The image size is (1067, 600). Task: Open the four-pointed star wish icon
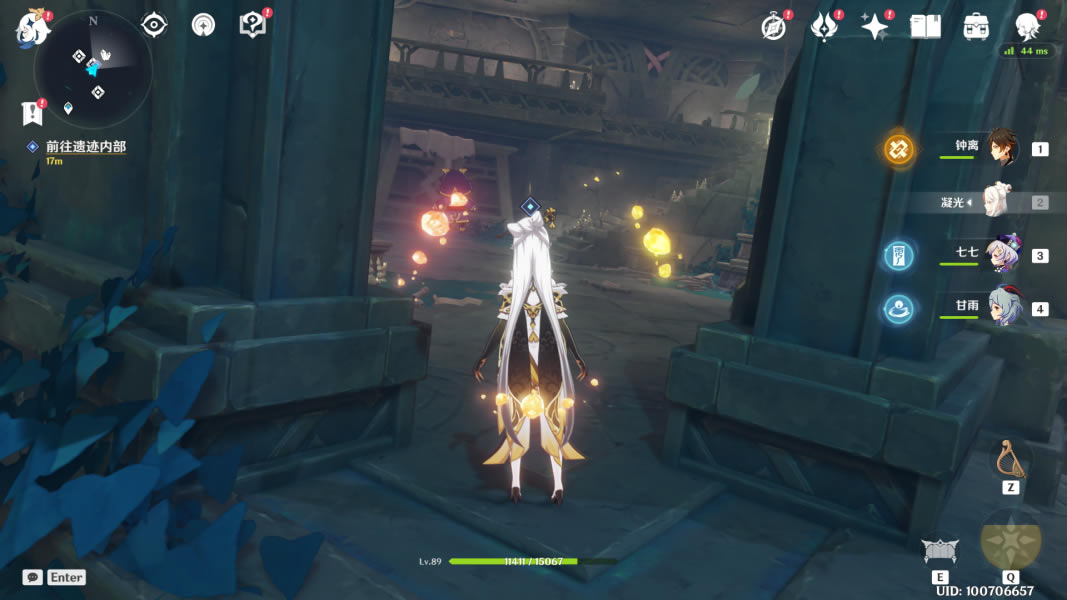(x=875, y=27)
